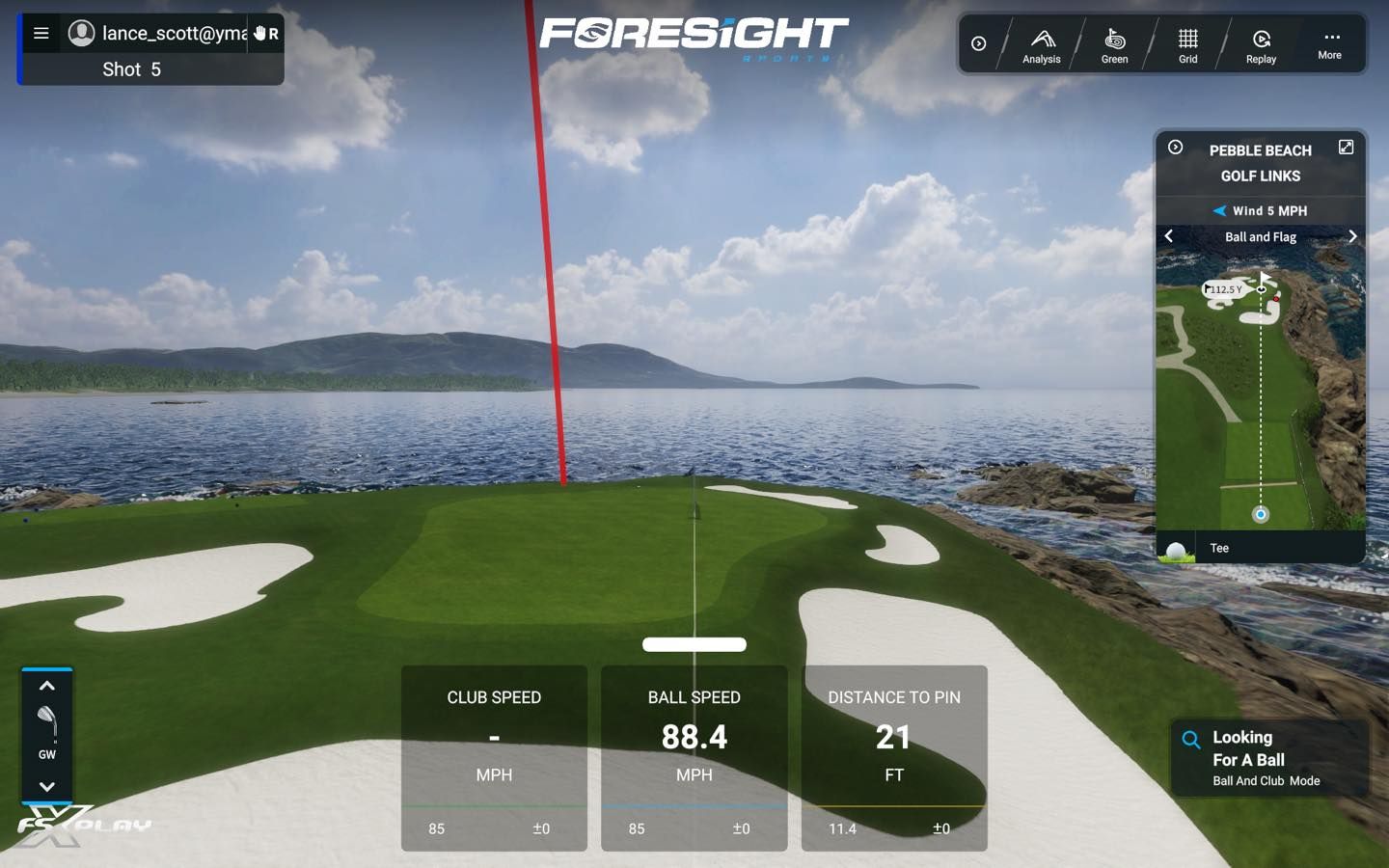Click the Tee label on minimap footer
Viewport: 1389px width, 868px height.
coord(1220,548)
